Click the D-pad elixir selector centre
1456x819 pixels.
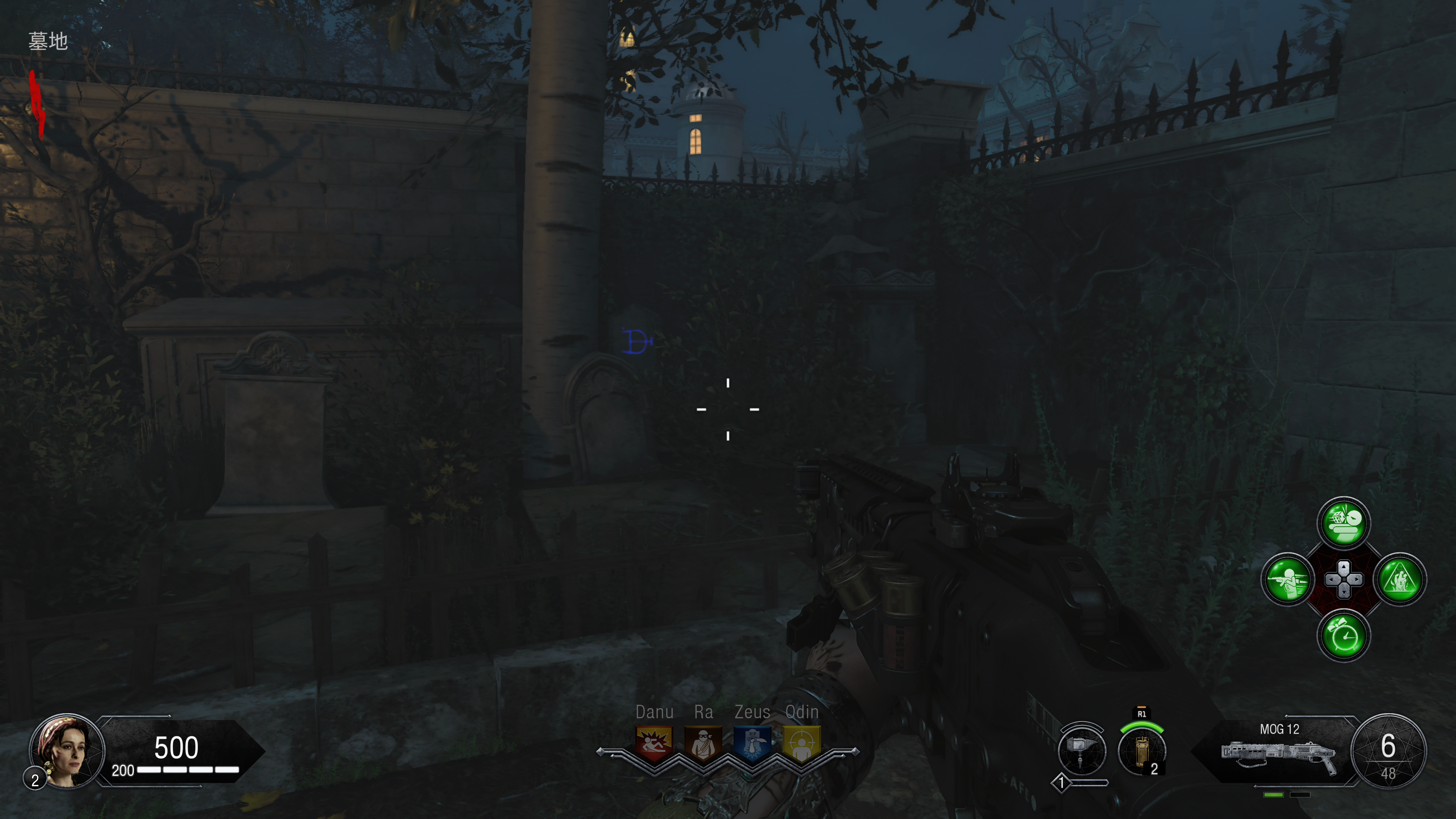coord(1343,580)
